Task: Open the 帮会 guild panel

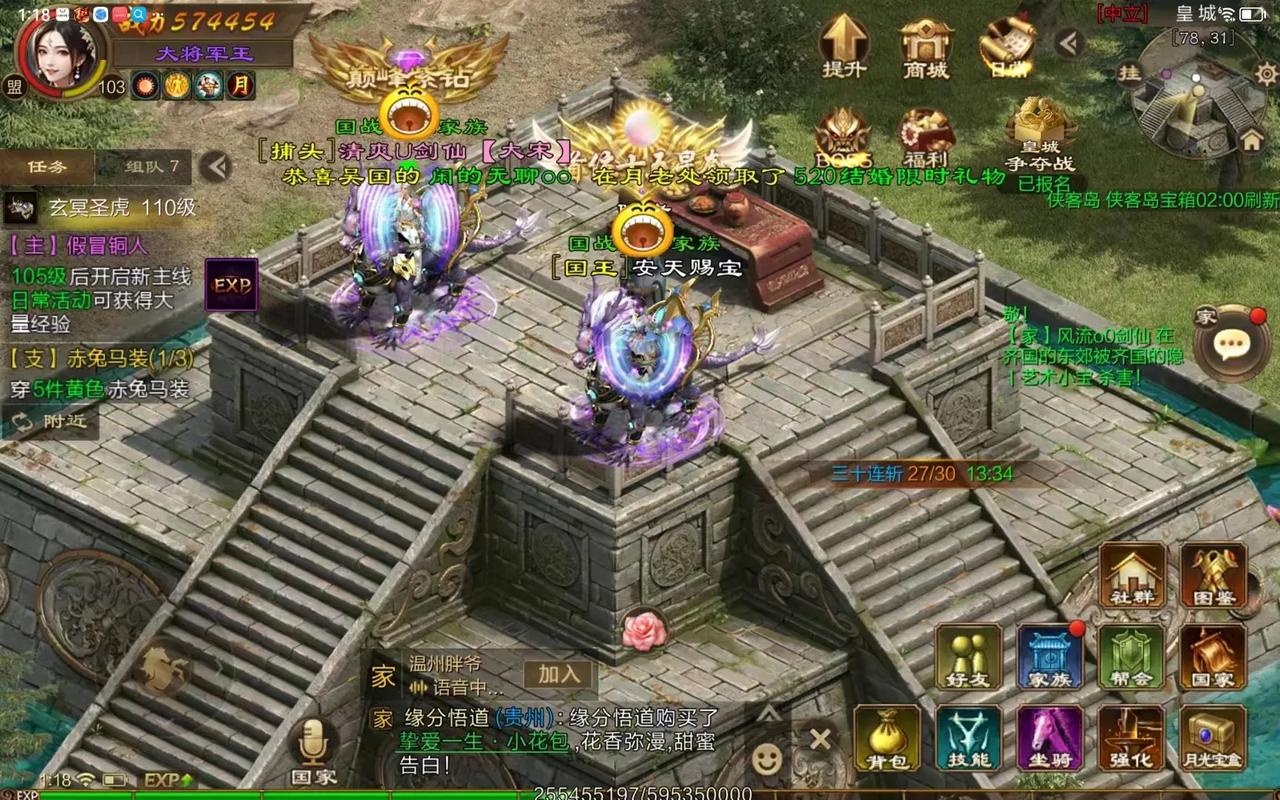Action: (x=1131, y=657)
